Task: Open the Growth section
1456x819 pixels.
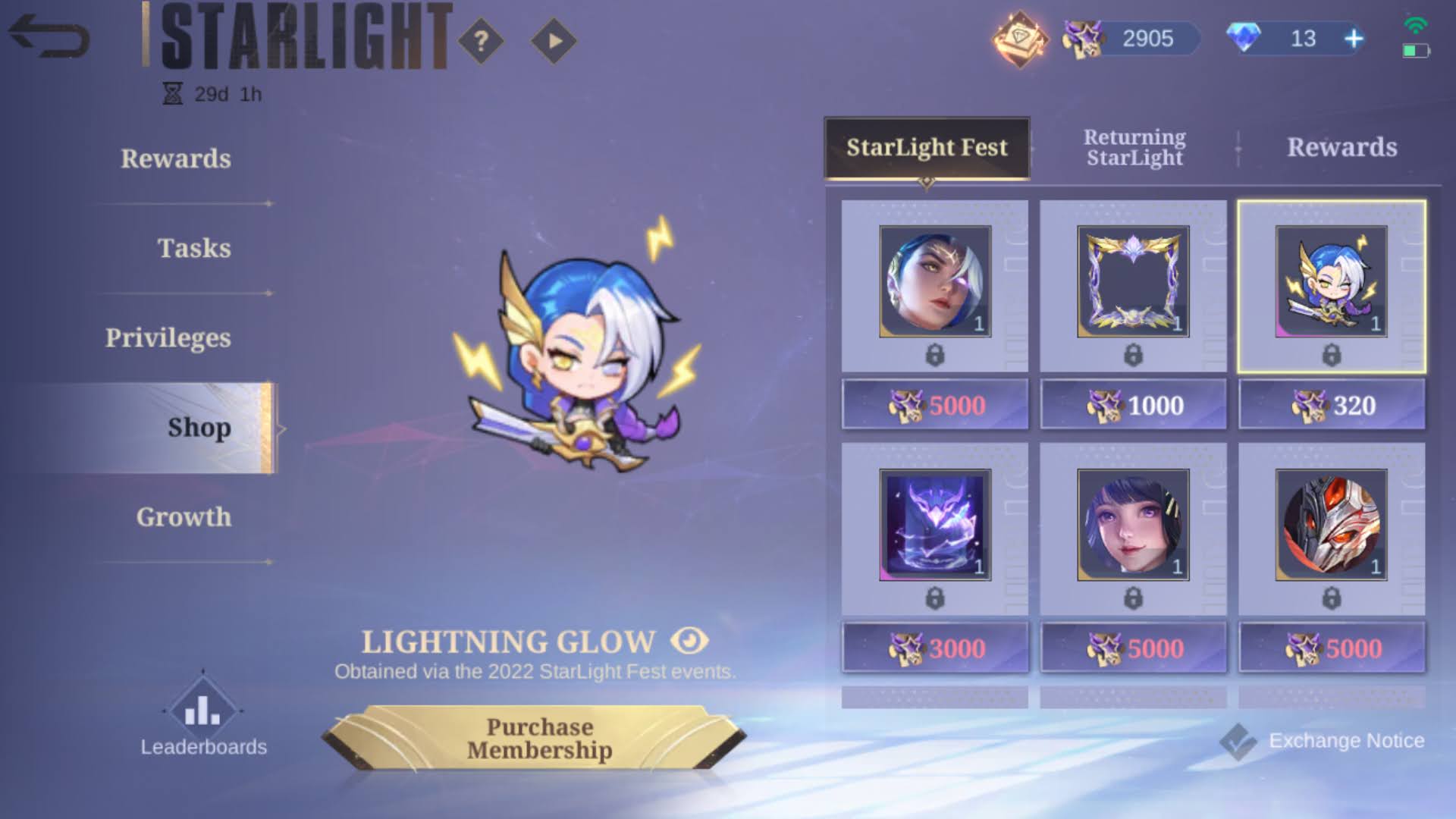Action: click(x=184, y=517)
